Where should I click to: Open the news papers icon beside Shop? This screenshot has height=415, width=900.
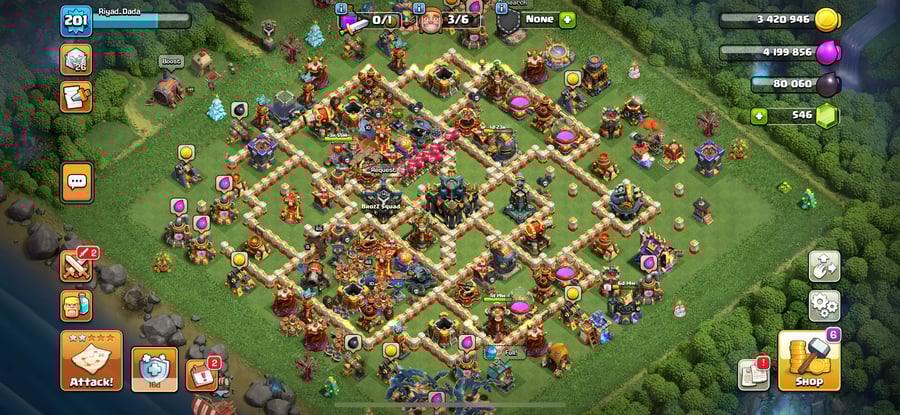tap(754, 374)
